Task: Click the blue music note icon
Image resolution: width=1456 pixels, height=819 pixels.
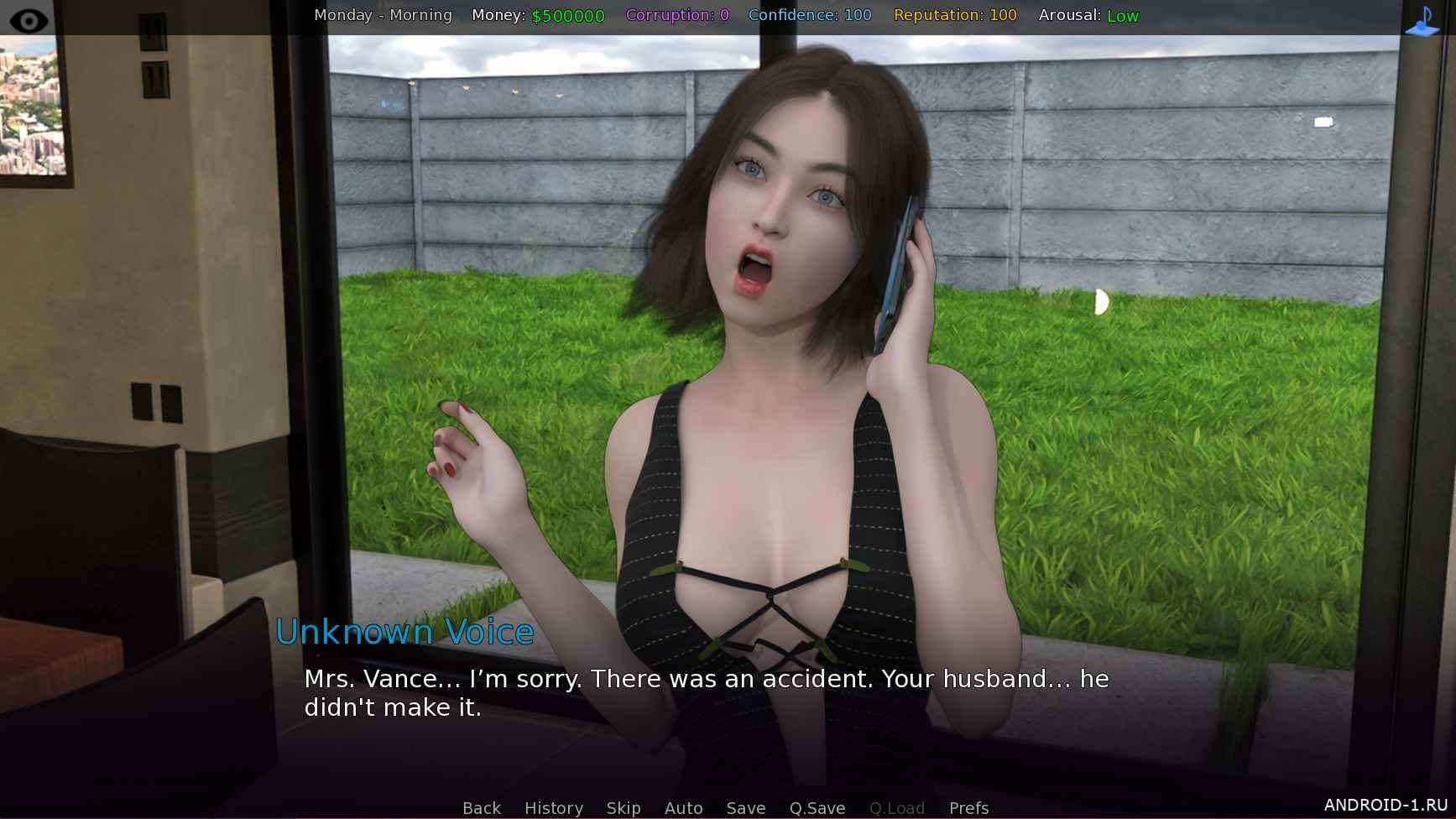Action: 1422,21
